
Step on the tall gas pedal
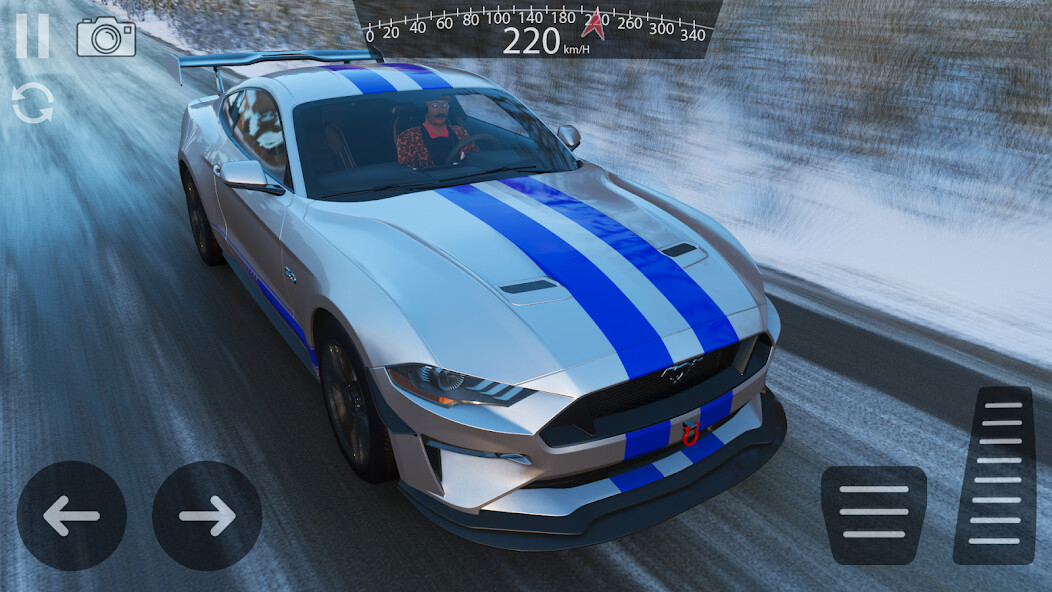click(x=994, y=474)
